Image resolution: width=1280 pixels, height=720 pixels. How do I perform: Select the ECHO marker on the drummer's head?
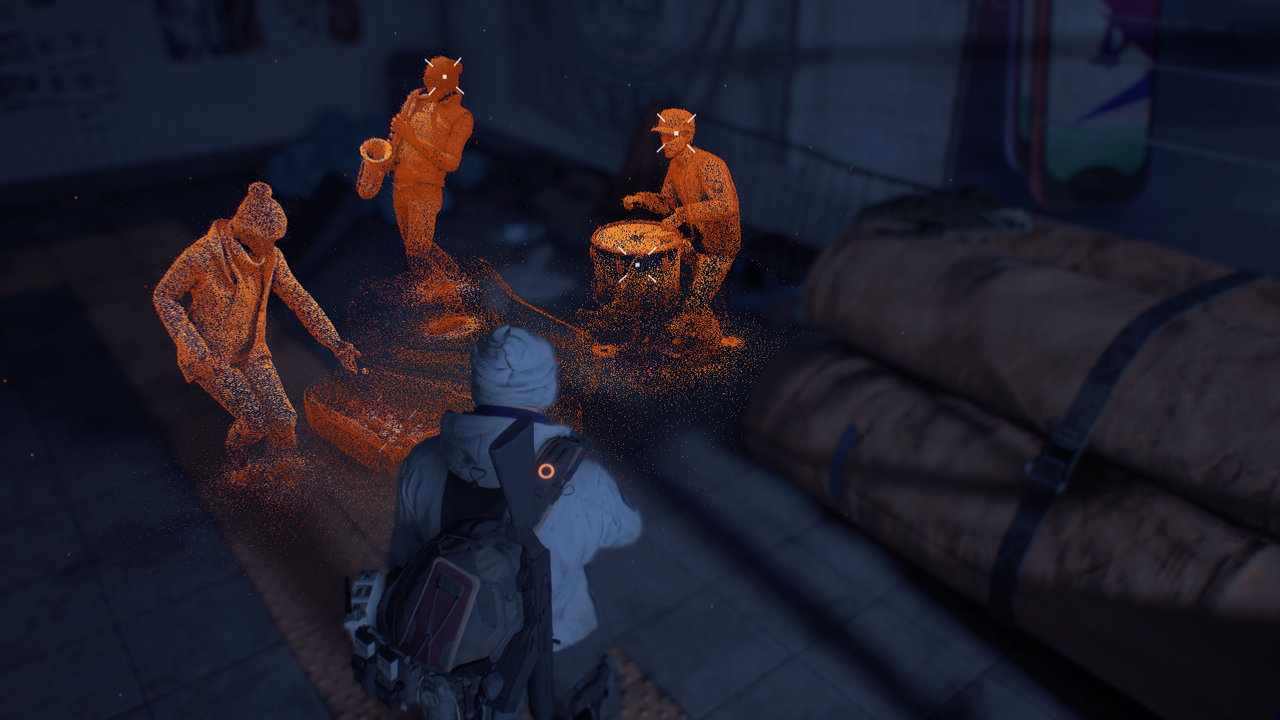click(676, 133)
